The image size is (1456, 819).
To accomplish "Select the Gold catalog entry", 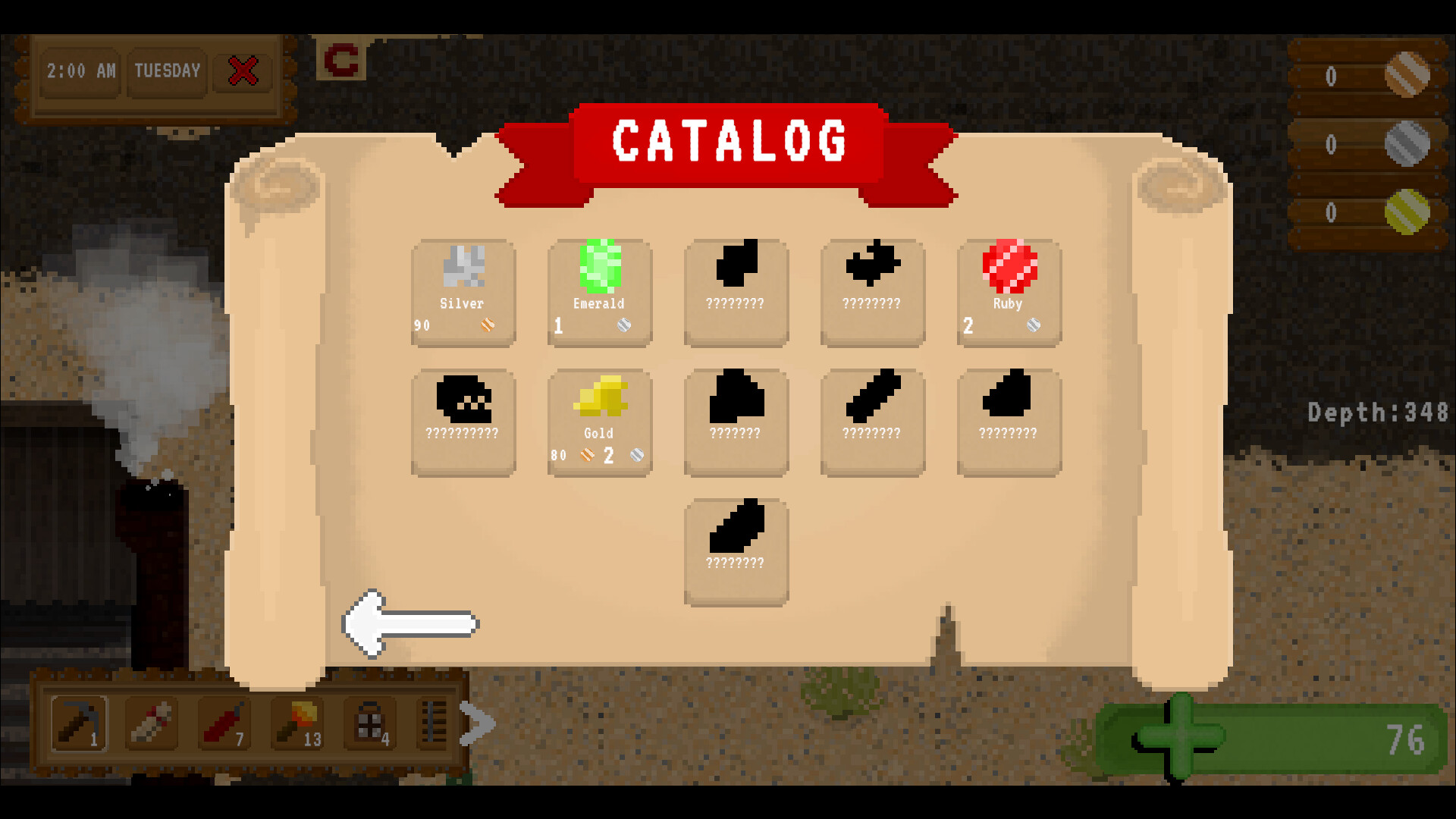I will [x=599, y=421].
